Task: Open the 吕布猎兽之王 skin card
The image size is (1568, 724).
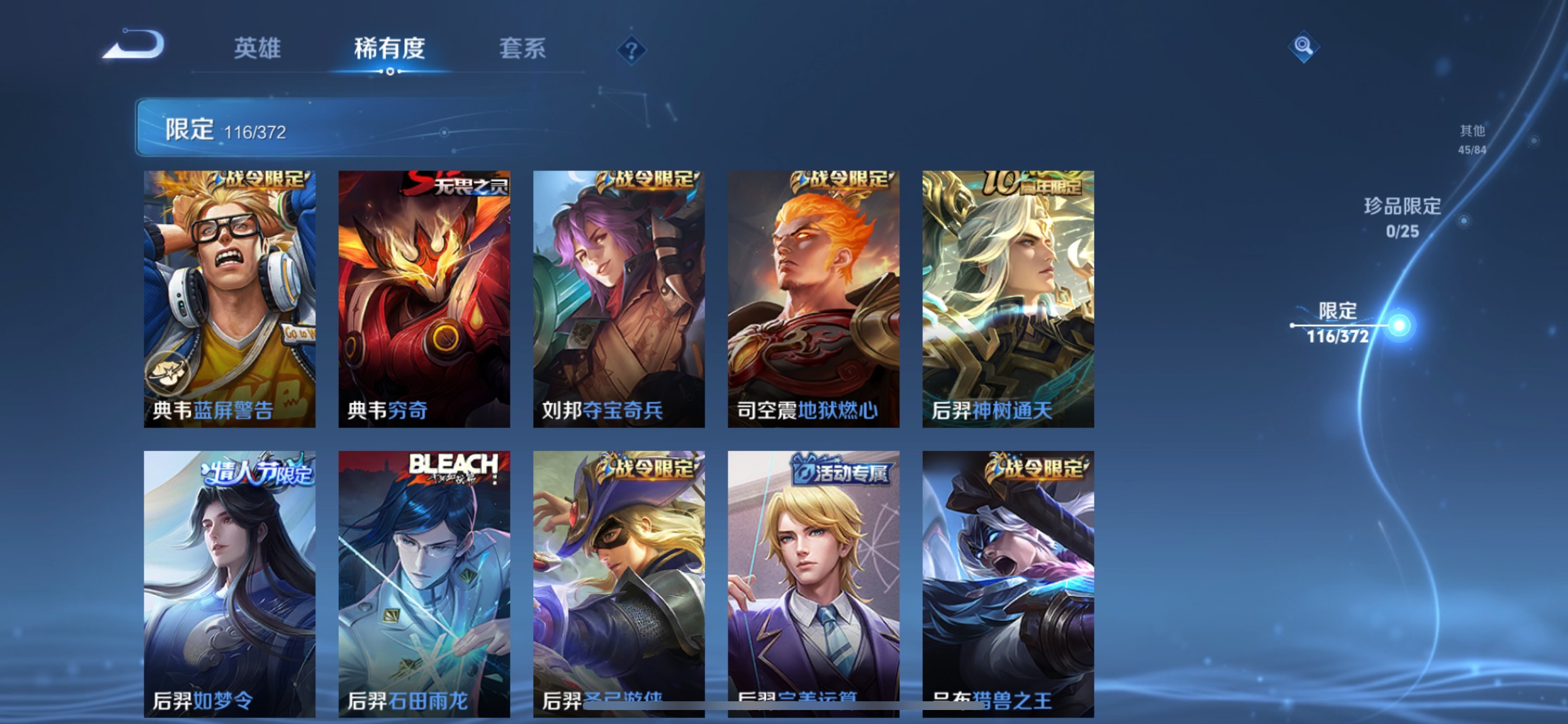Action: pos(1009,578)
